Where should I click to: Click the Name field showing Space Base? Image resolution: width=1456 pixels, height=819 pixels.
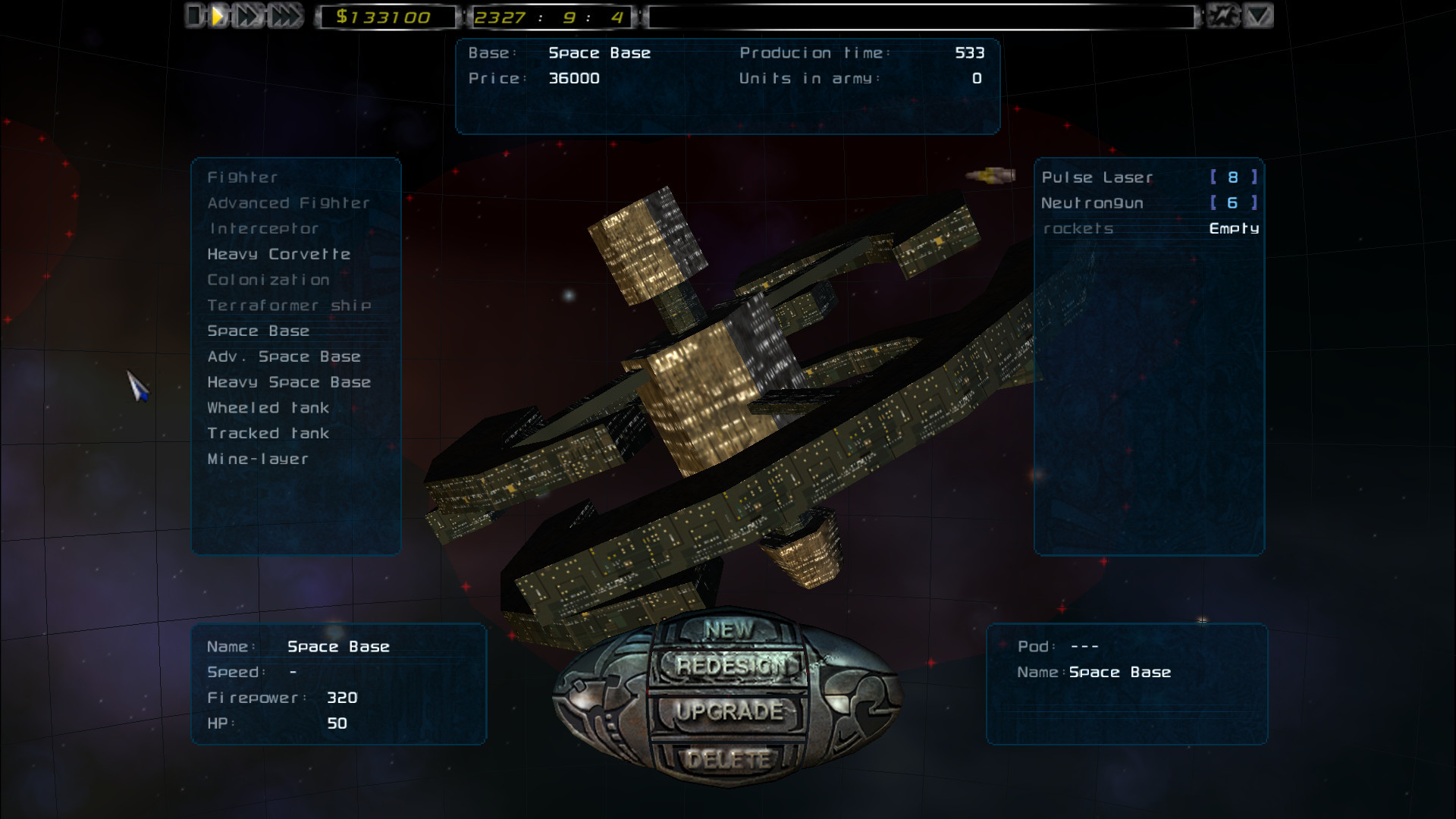339,646
